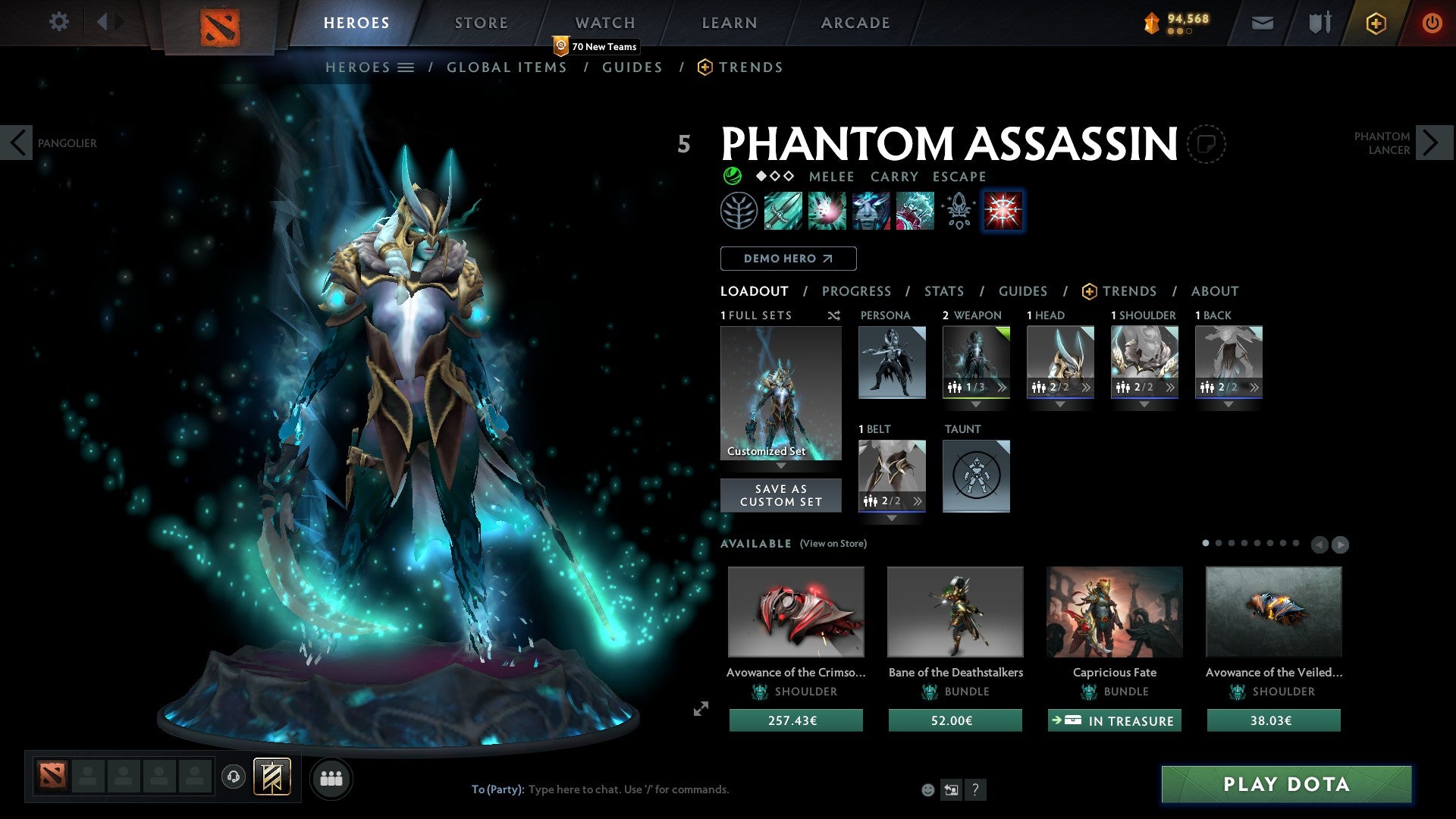Toggle the hero favorite green checkmark
The width and height of the screenshot is (1456, 819).
click(x=733, y=176)
